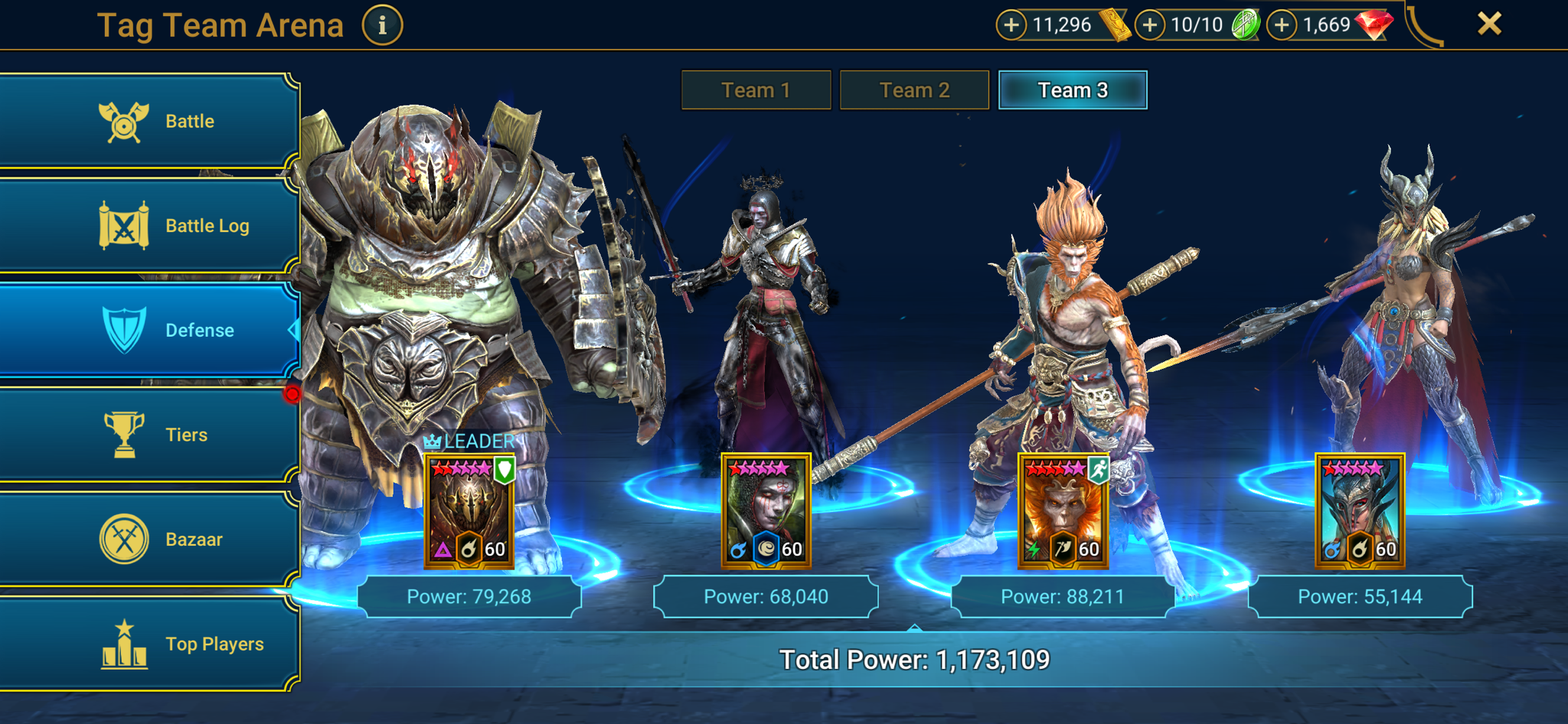
Task: Choose the orange monkey champion portrait
Action: (x=1063, y=511)
